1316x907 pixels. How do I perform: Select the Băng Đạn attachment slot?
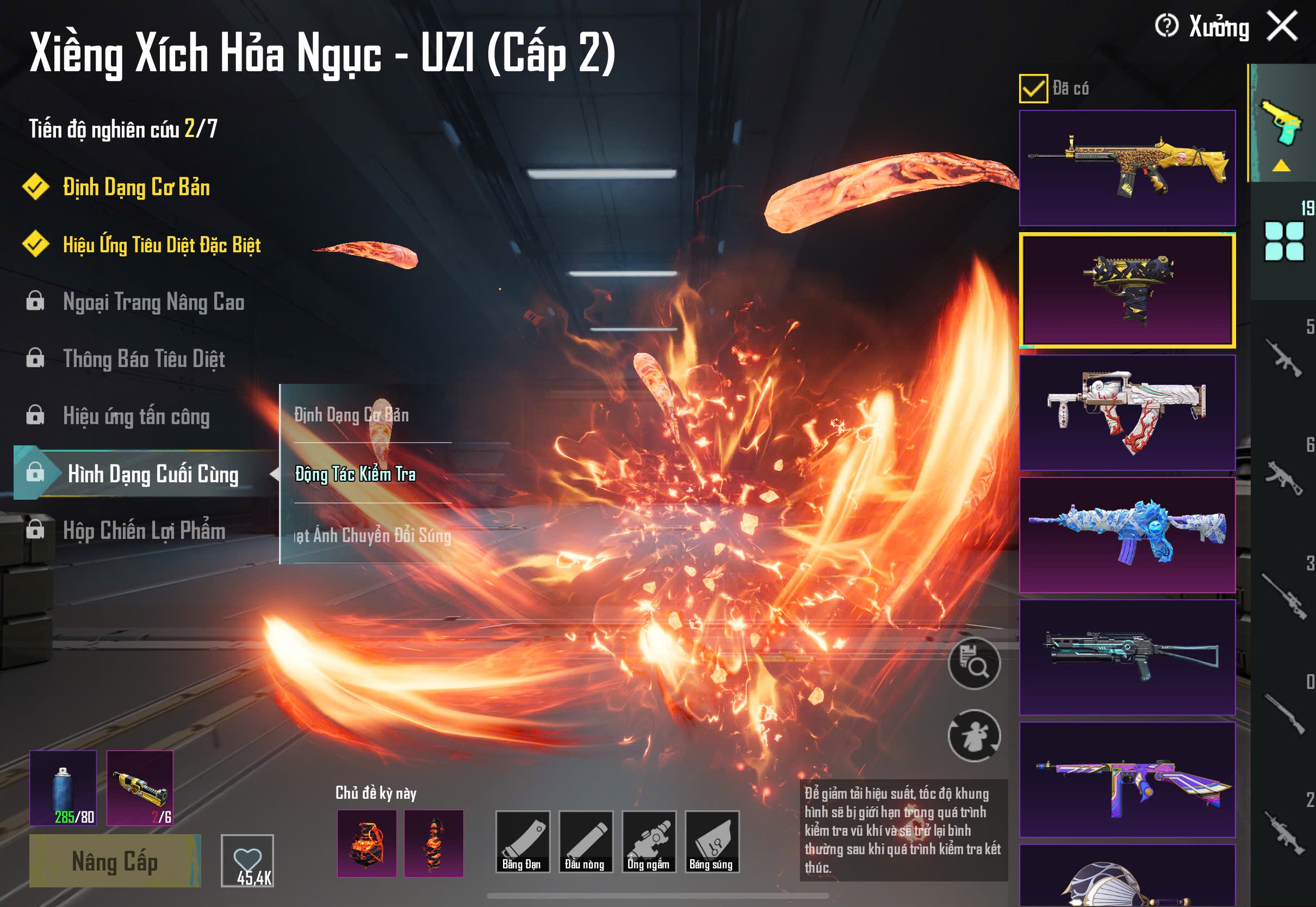point(522,842)
